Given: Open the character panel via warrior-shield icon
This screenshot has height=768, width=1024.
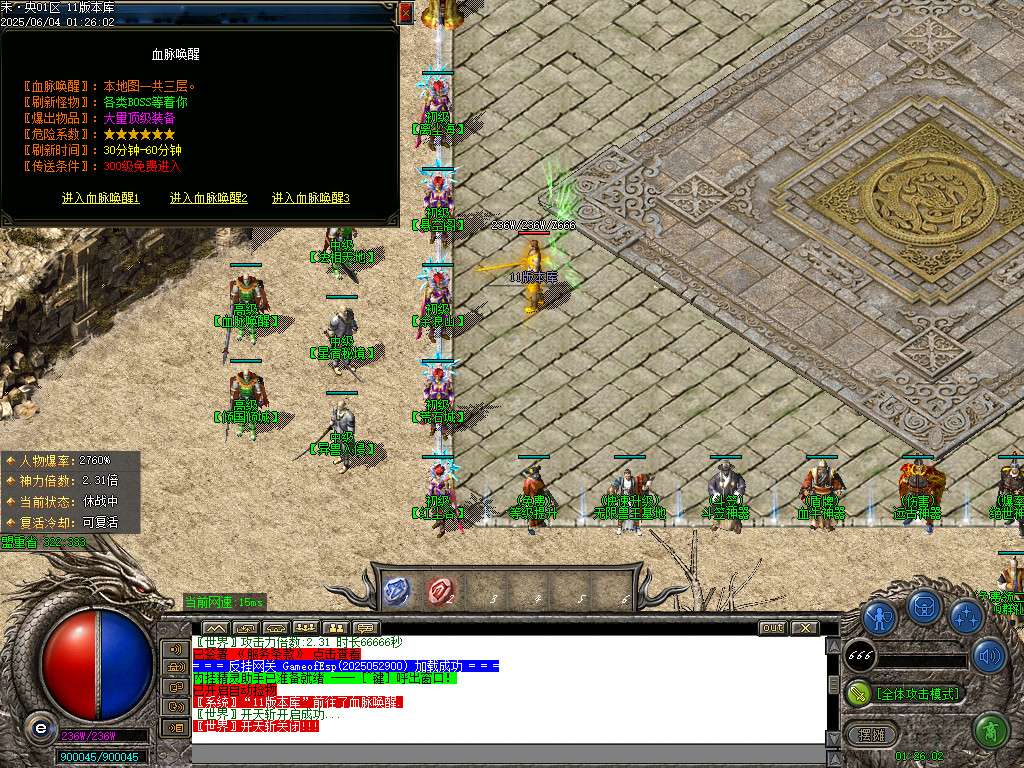Looking at the screenshot, I should coord(880,616).
